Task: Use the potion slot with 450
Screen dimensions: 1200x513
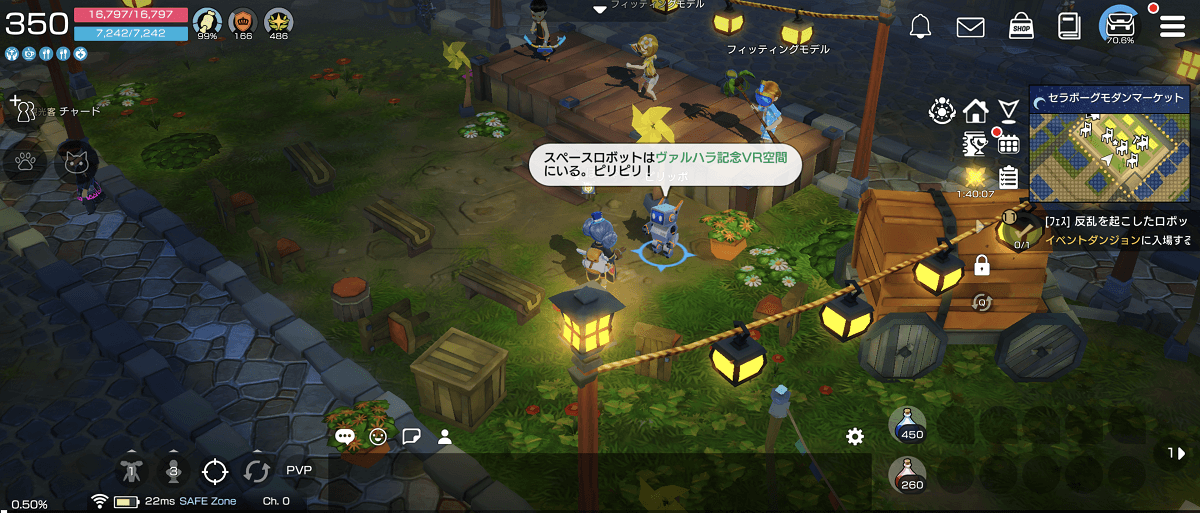Action: (x=907, y=424)
